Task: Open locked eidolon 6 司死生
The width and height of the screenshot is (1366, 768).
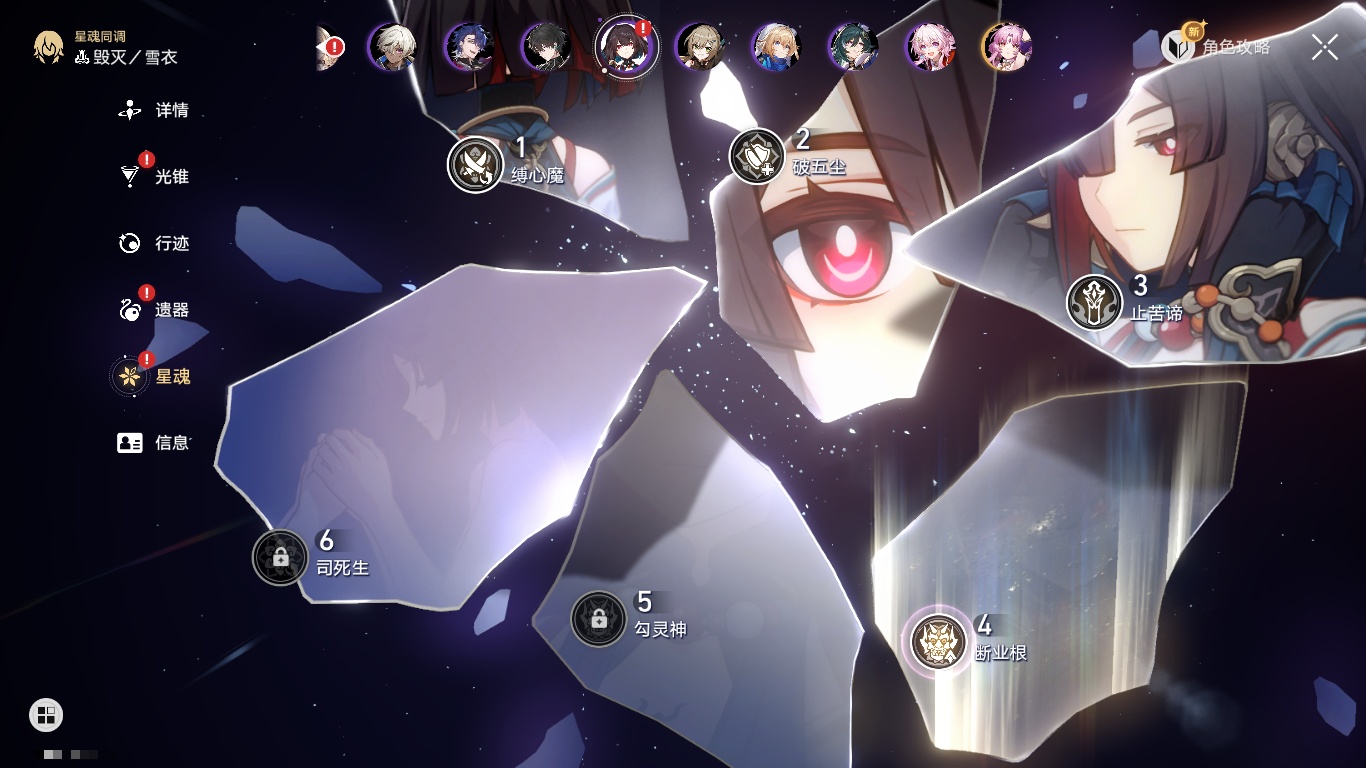Action: tap(280, 557)
